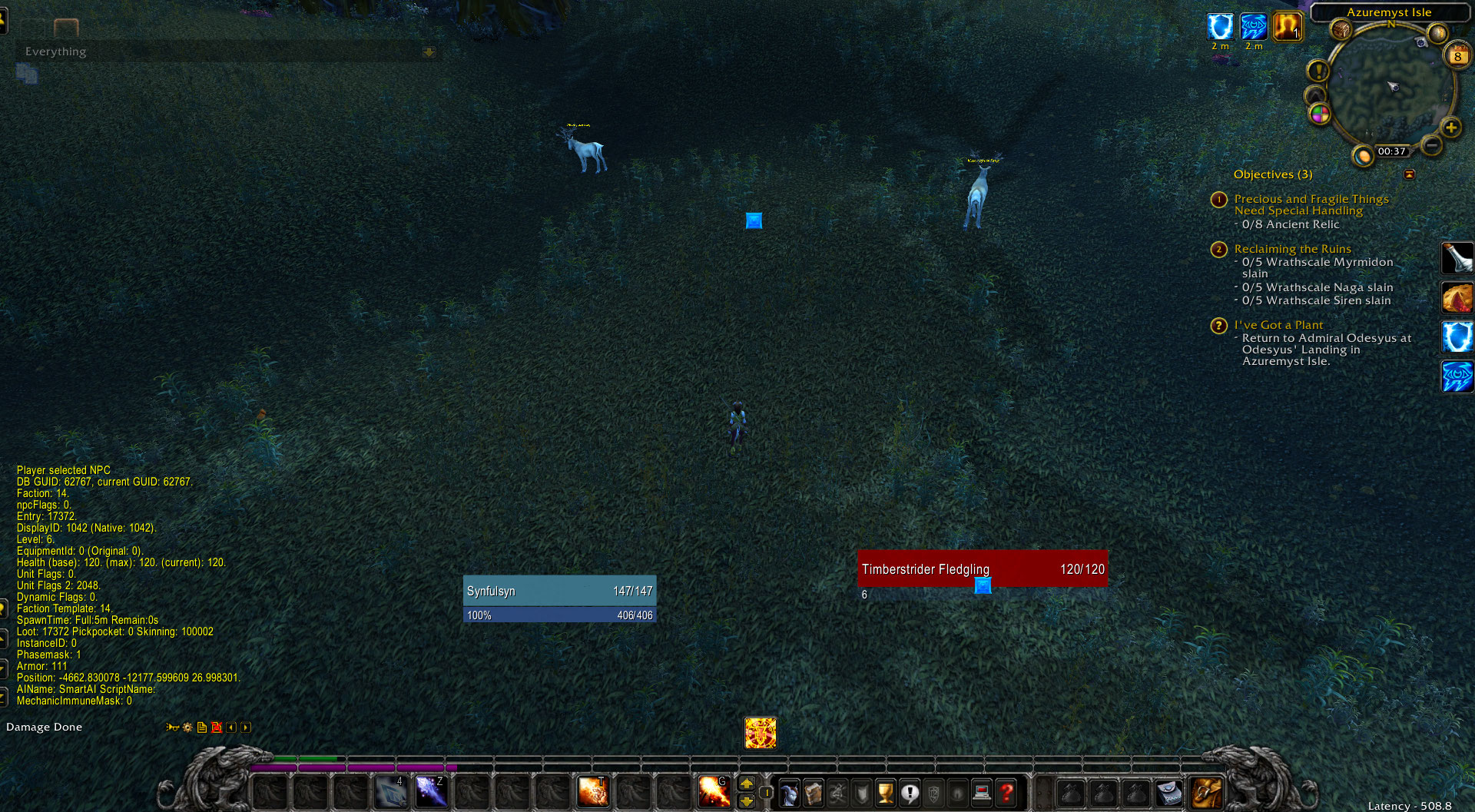The image size is (1475, 812).
Task: Click the frost spell icon showing 4 charges
Action: [390, 791]
